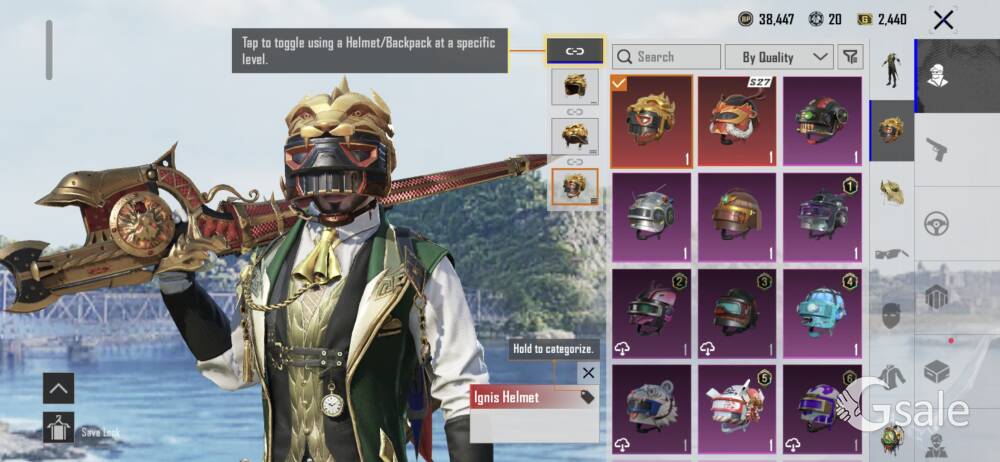This screenshot has width=1000, height=462.
Task: Toggle the helmet level link button
Action: tap(575, 50)
